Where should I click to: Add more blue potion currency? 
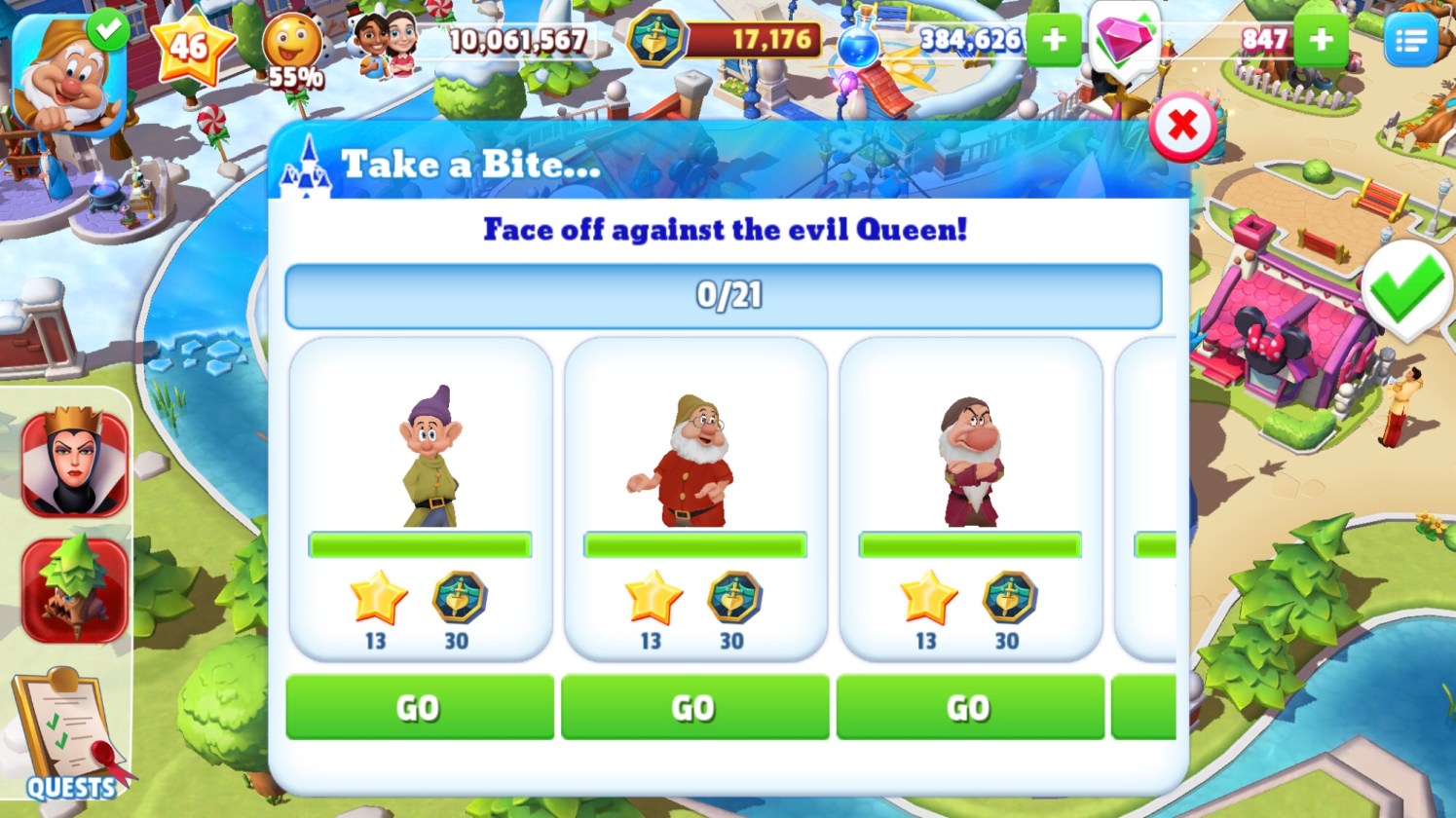click(1054, 40)
